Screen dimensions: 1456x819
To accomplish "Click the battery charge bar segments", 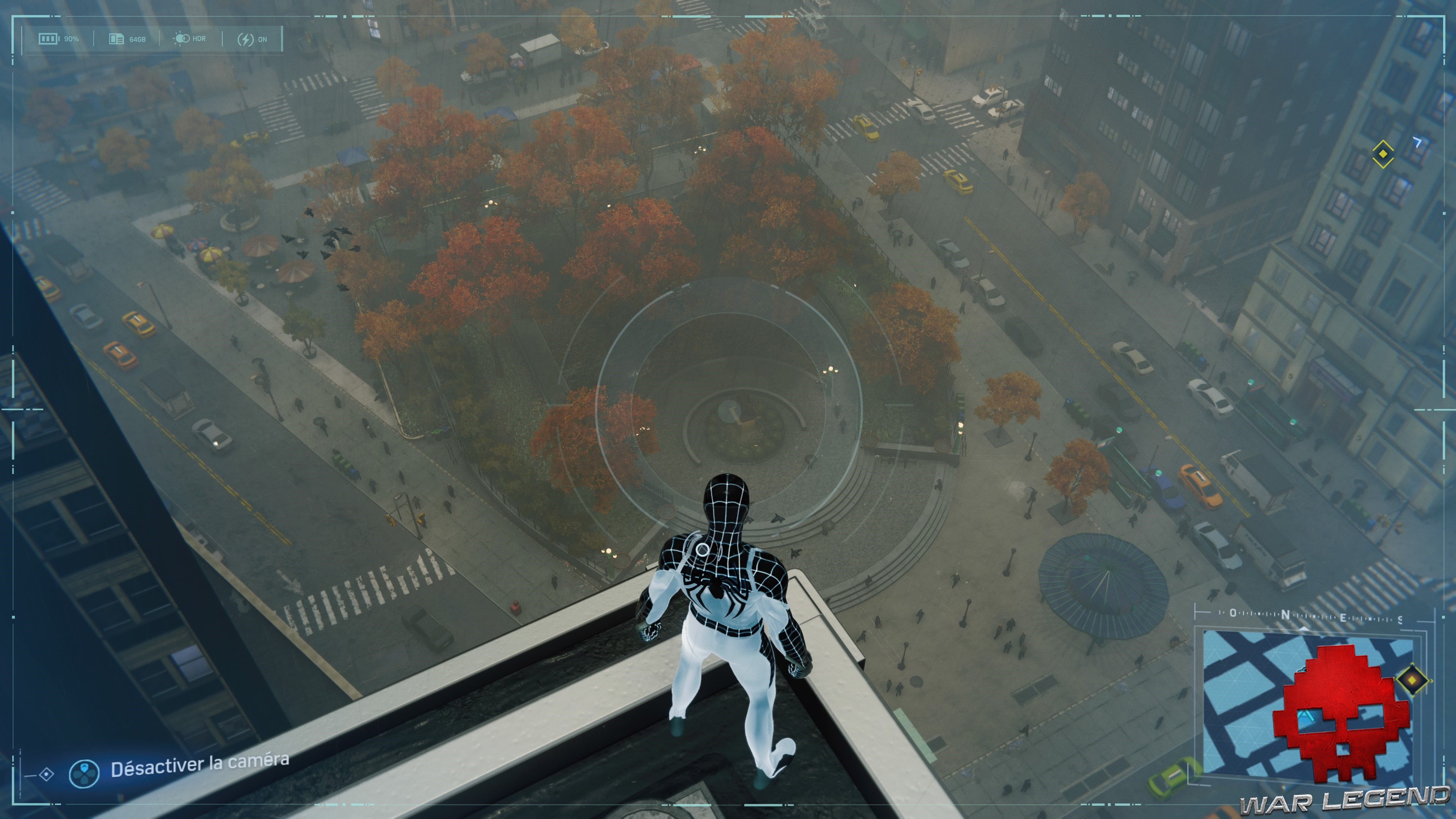I will point(48,38).
